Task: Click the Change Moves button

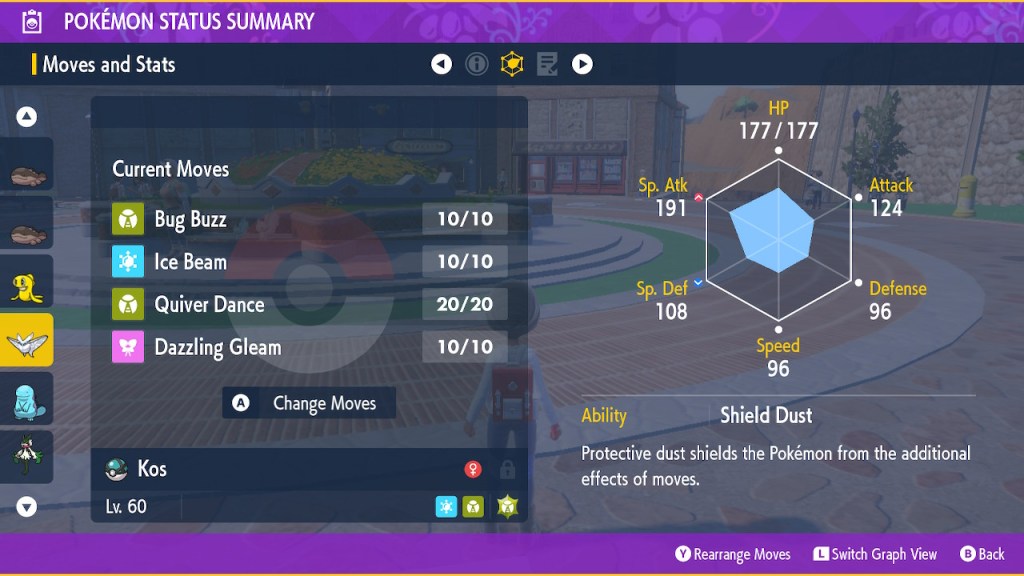Action: (x=309, y=404)
